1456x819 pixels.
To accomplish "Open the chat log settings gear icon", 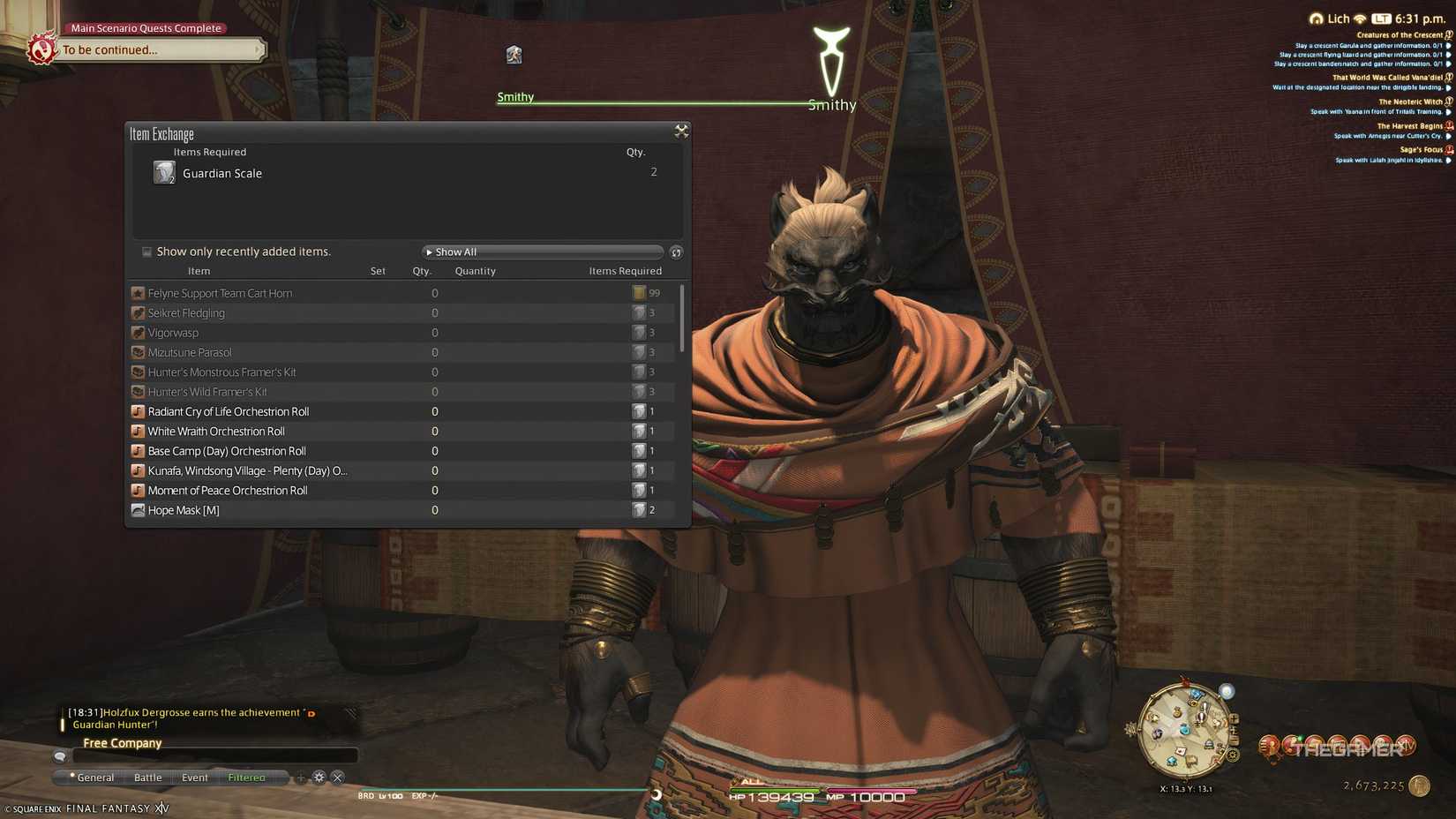I will click(x=319, y=778).
